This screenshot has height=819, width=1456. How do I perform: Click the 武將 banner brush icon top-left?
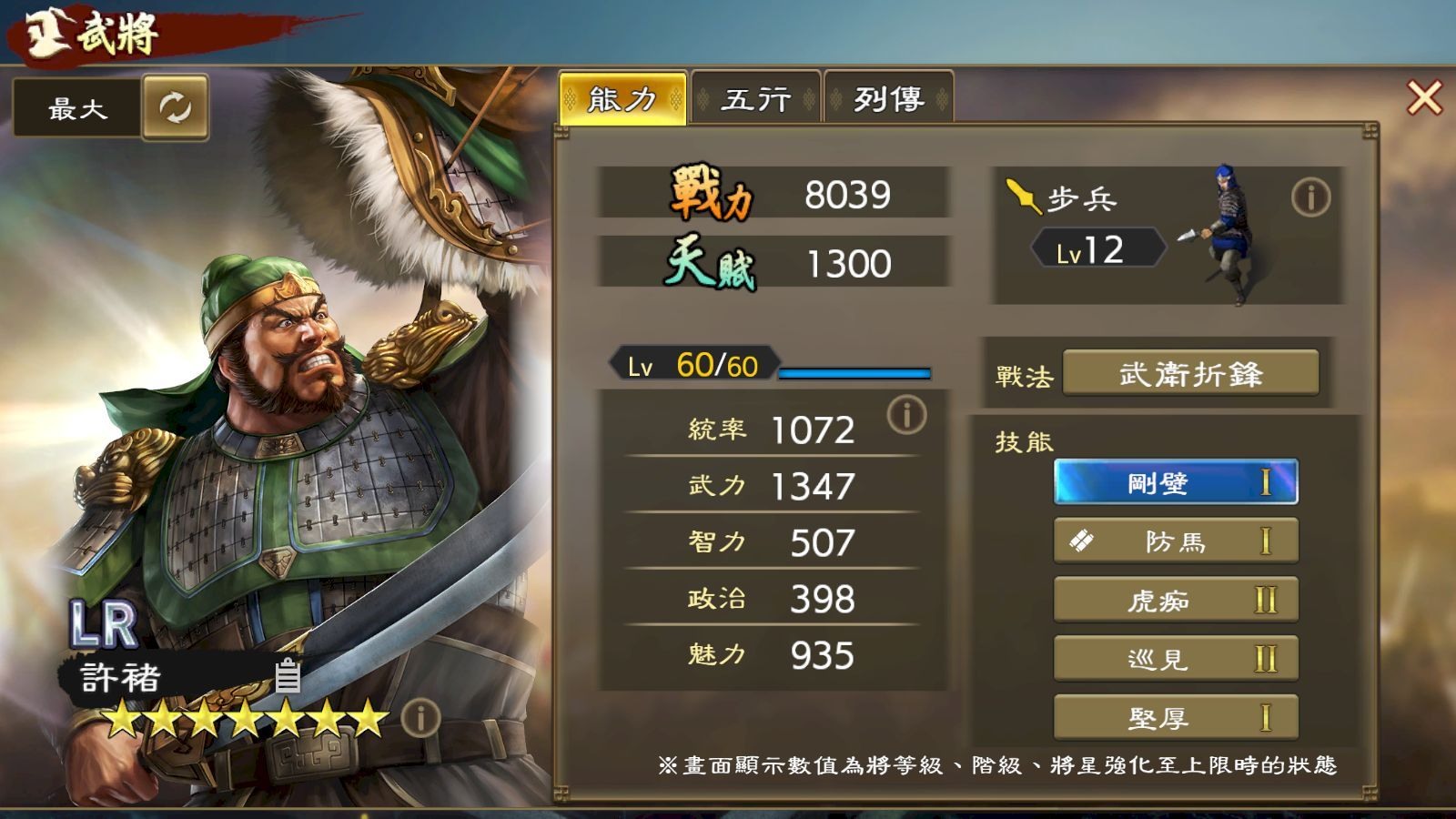click(x=50, y=29)
